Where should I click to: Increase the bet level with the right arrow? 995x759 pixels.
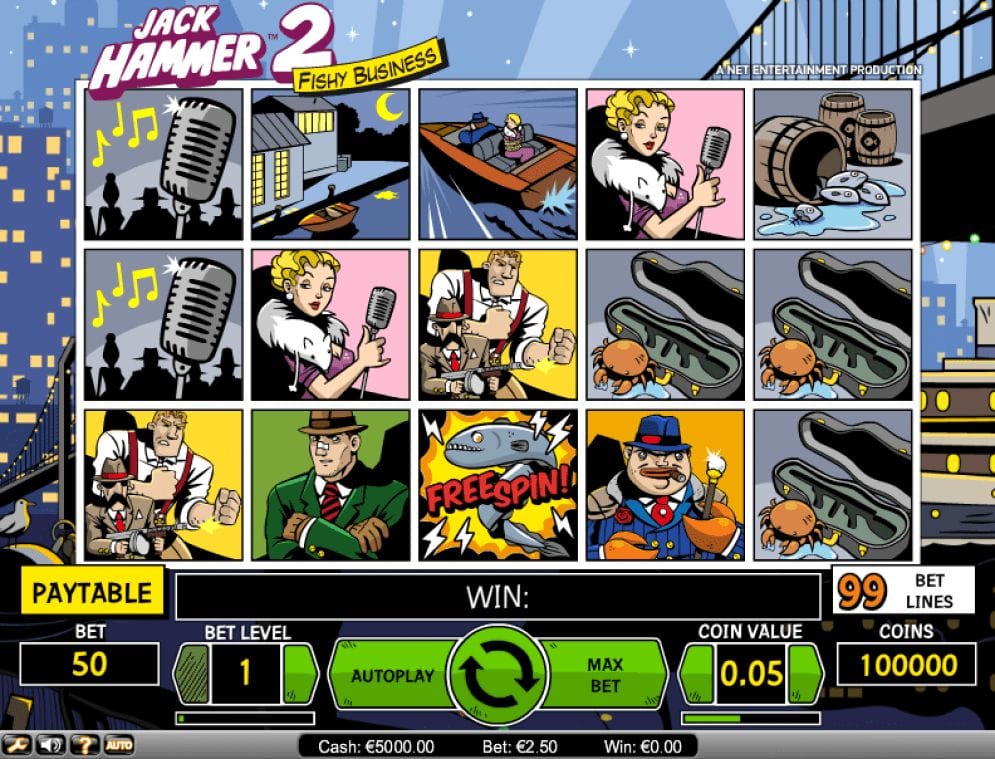pos(299,674)
